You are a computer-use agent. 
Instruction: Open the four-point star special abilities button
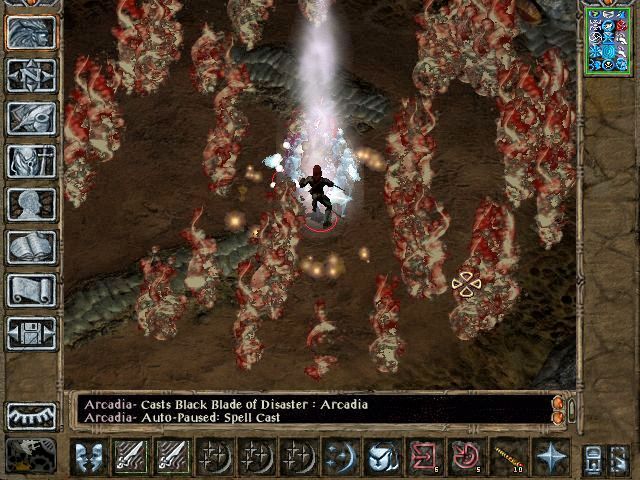pos(549,456)
